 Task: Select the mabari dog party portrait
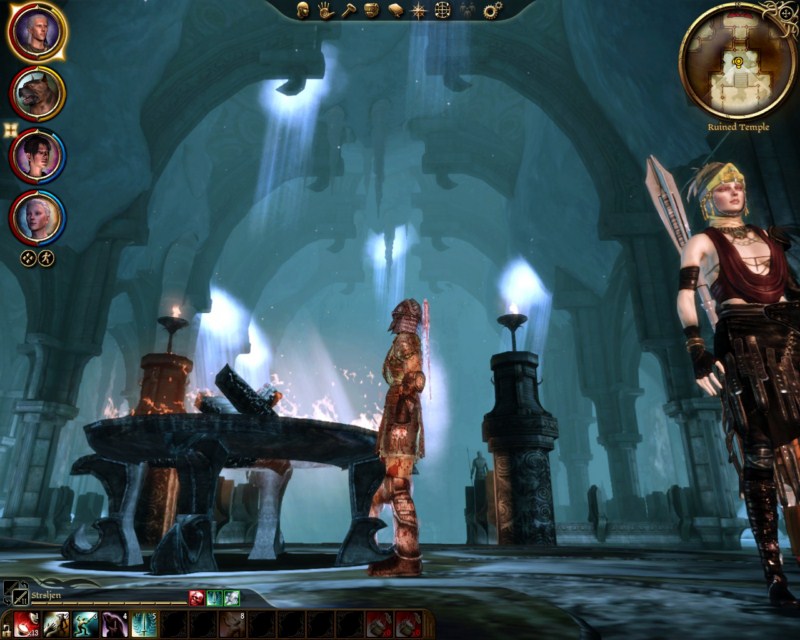click(x=38, y=93)
